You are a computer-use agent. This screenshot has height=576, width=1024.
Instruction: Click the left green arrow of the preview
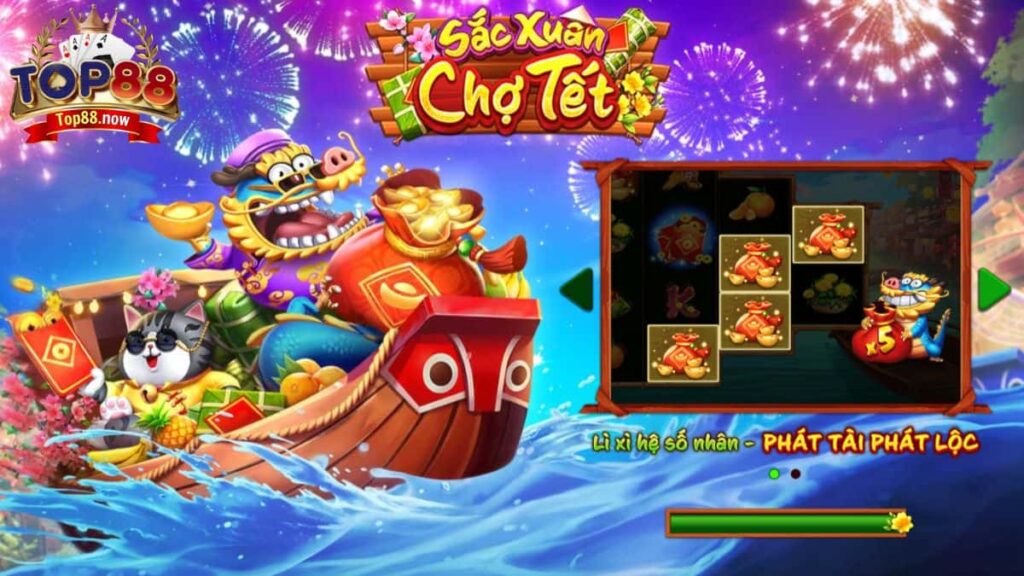(577, 289)
